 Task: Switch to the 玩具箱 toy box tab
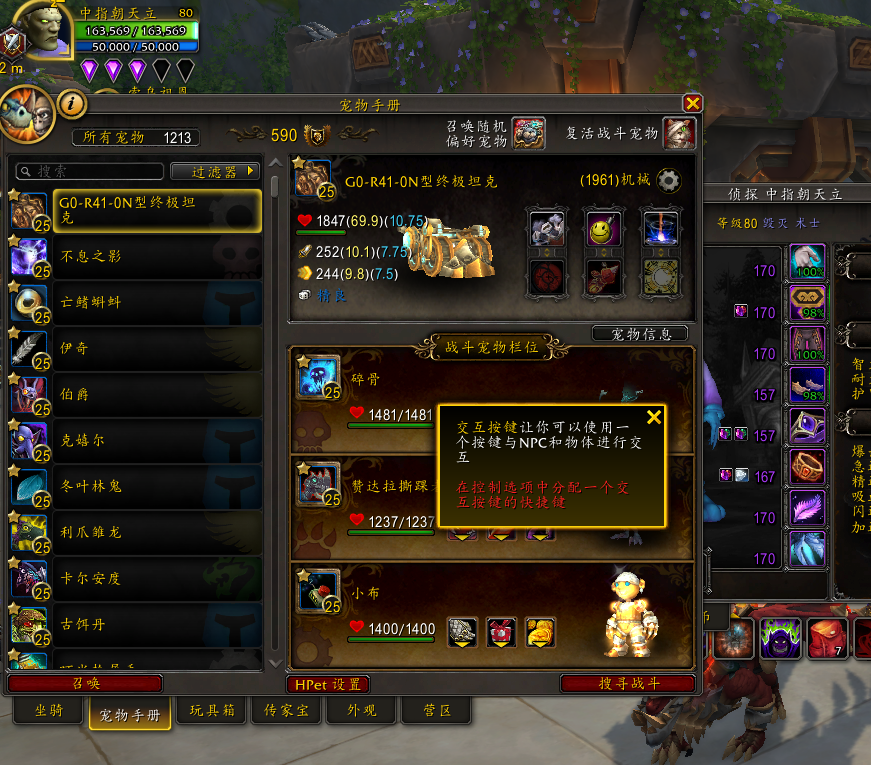click(212, 711)
